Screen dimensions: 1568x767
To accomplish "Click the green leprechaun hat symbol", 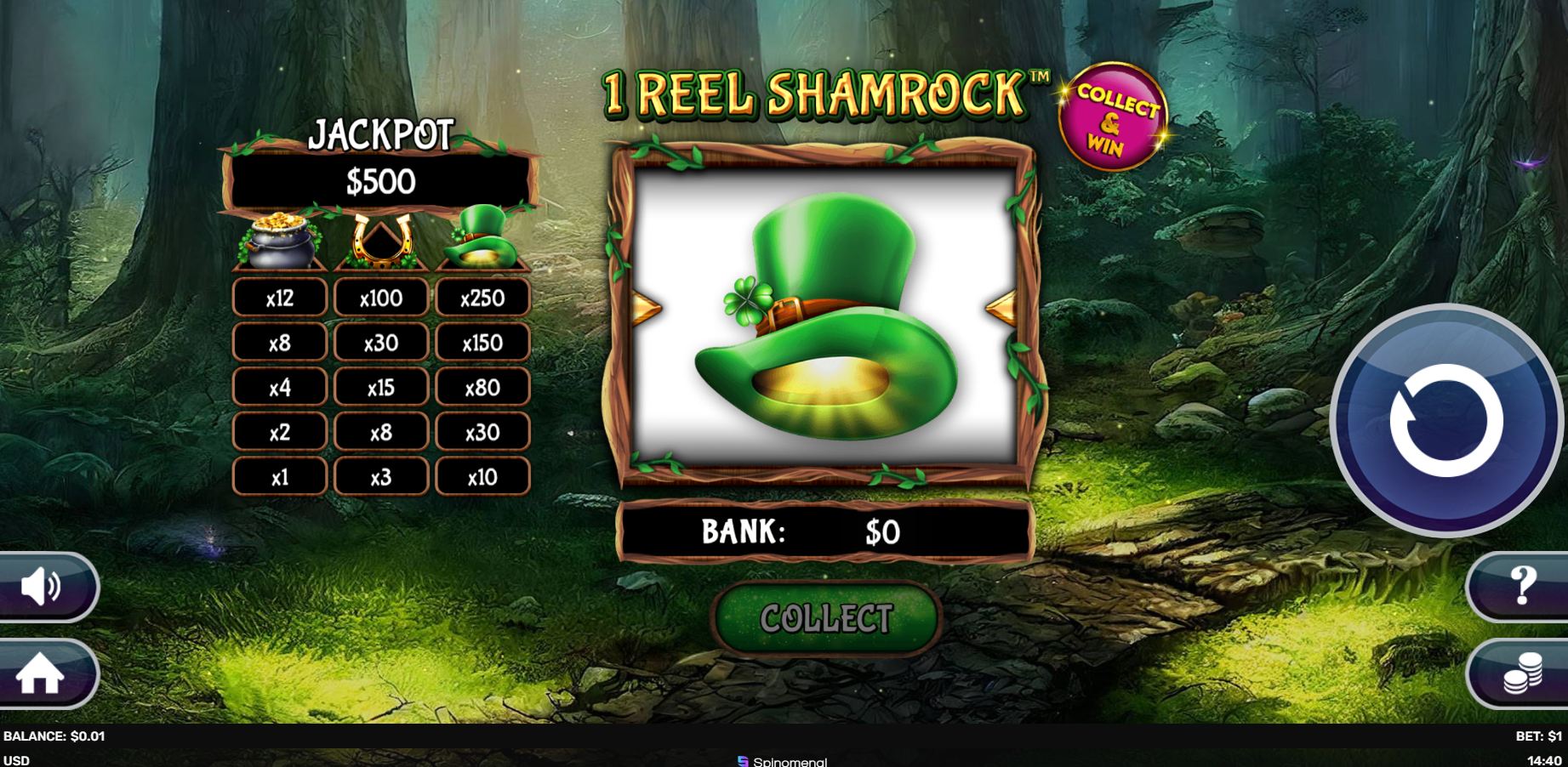I will 483,236.
